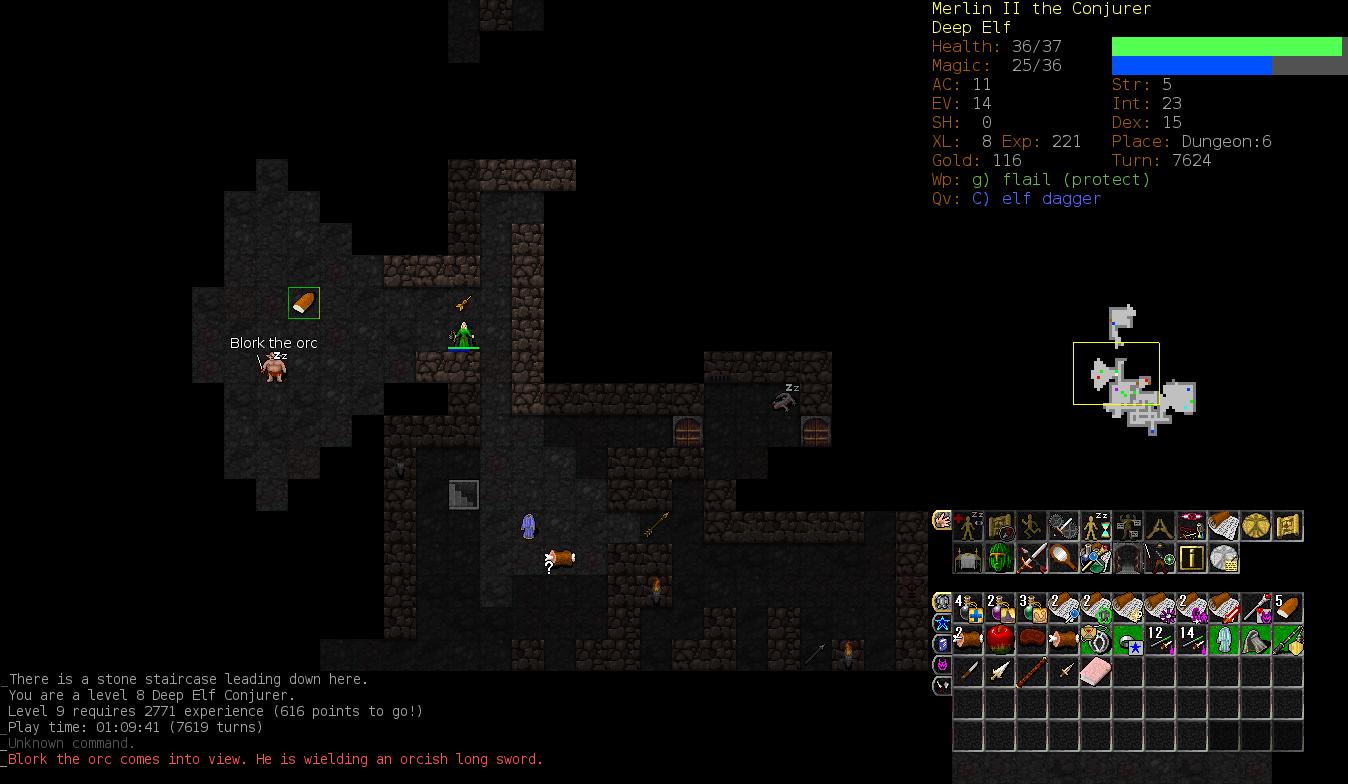
Task: Open the pink spellbook item
Action: click(x=1095, y=672)
